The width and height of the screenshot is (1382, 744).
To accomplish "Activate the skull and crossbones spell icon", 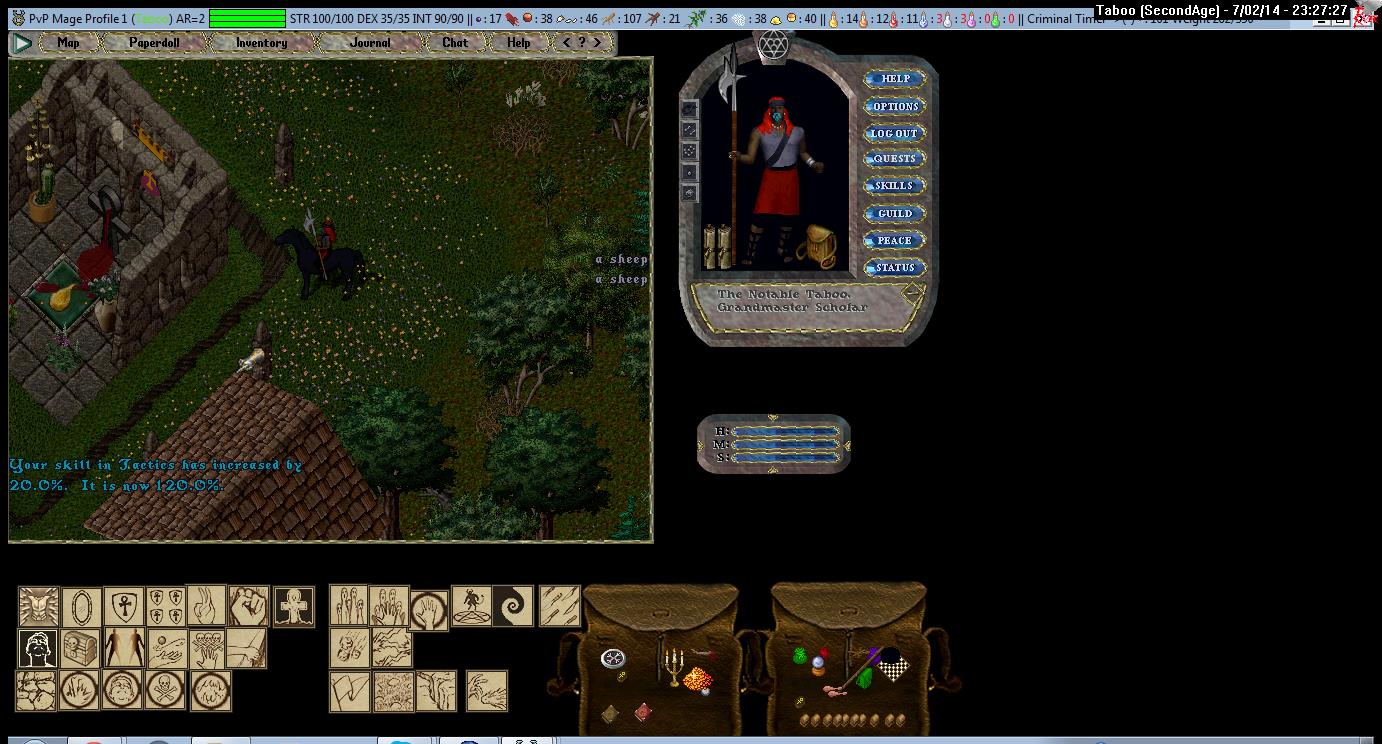I will (165, 691).
